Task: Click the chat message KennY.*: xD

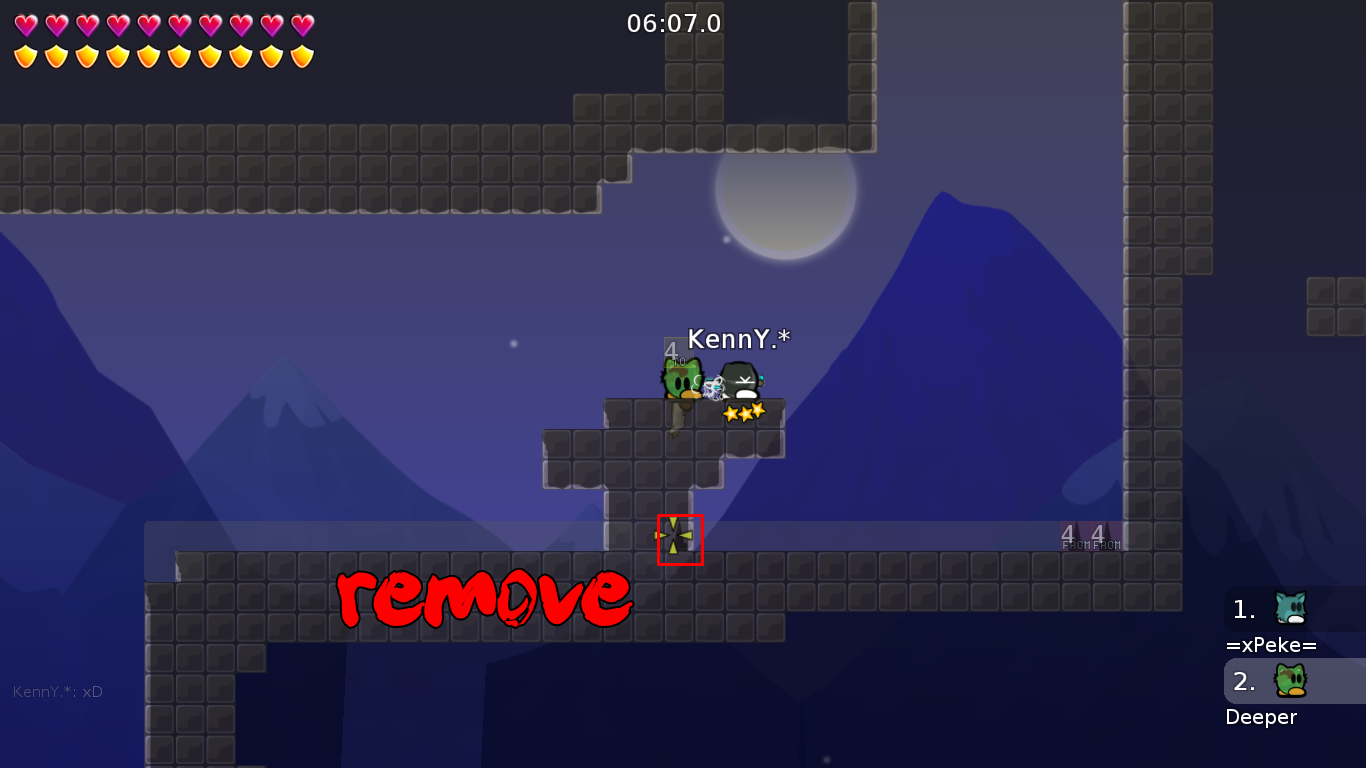Action: pyautogui.click(x=57, y=690)
